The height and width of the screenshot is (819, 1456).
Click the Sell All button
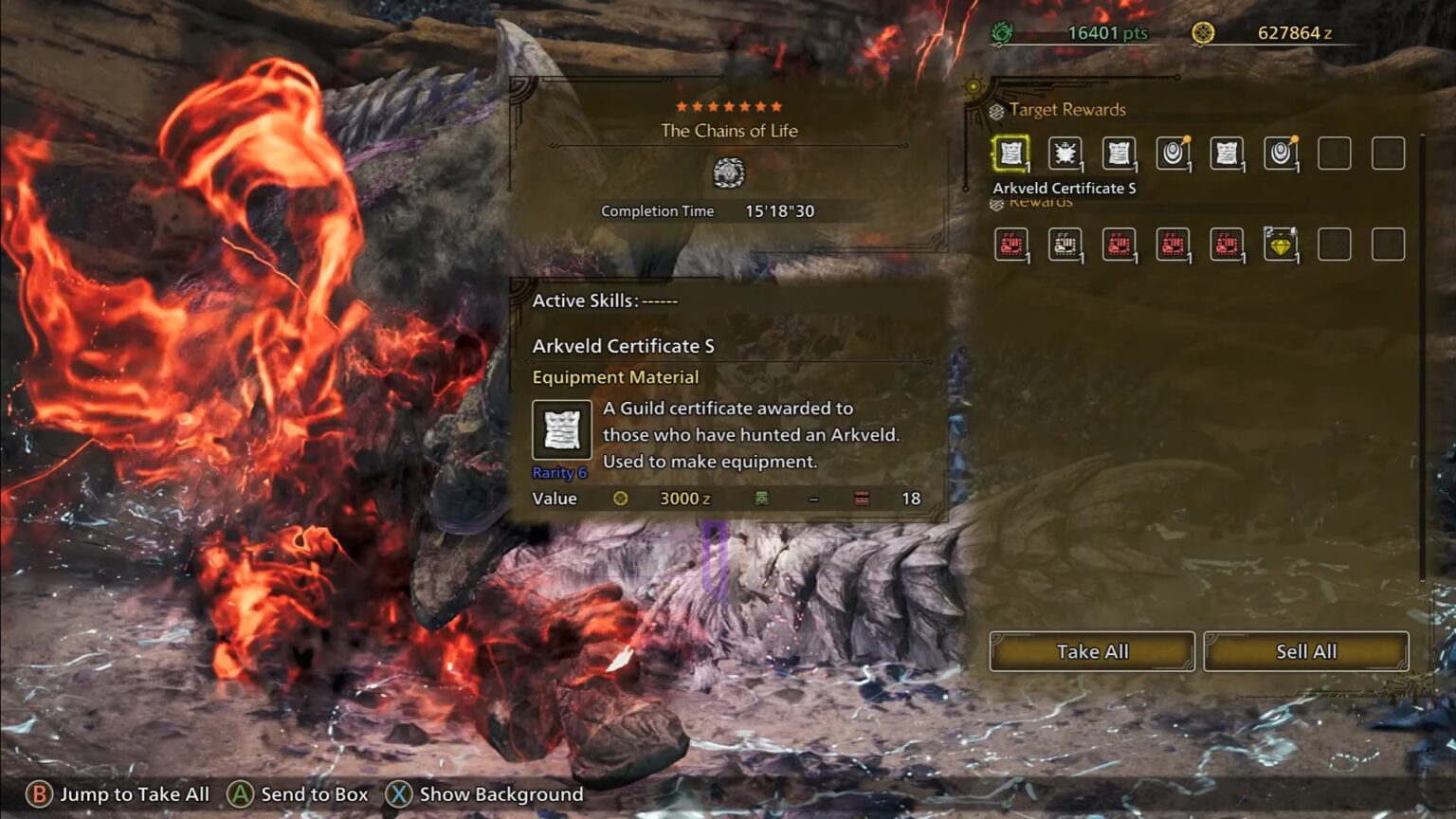pyautogui.click(x=1305, y=651)
